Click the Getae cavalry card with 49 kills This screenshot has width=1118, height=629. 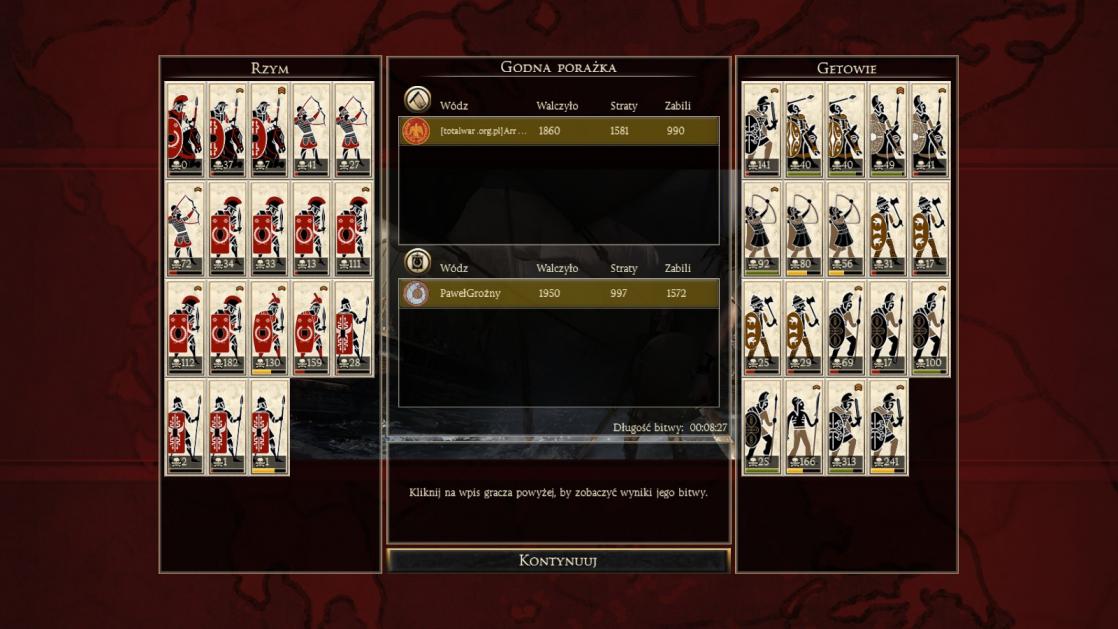888,130
